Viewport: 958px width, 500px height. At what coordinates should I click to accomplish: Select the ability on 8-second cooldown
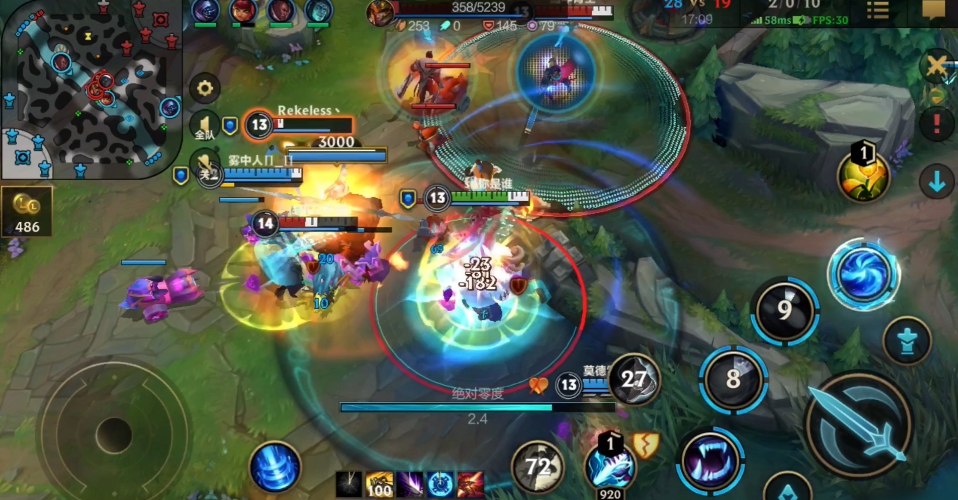734,379
